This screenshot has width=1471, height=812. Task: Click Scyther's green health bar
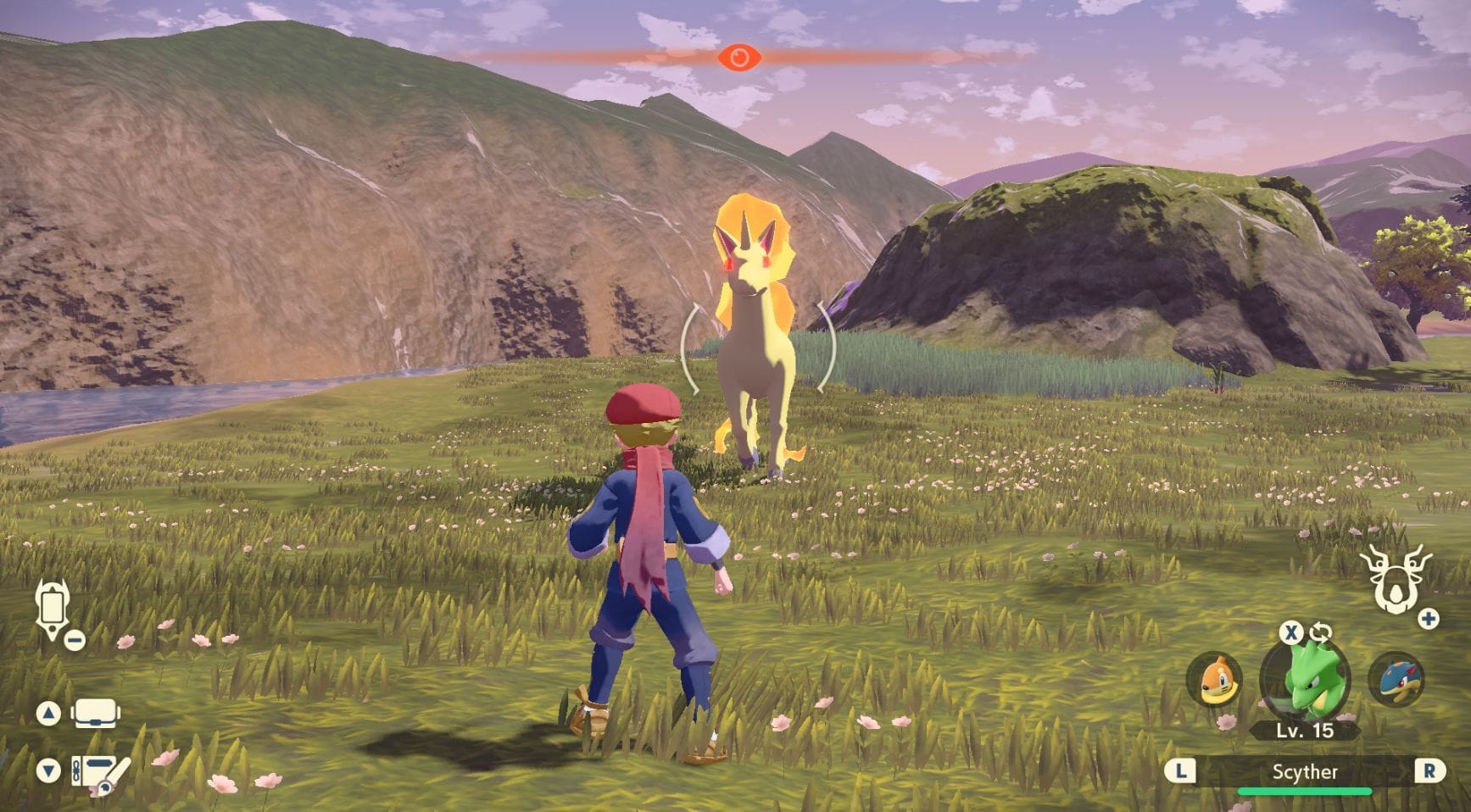(x=1304, y=793)
